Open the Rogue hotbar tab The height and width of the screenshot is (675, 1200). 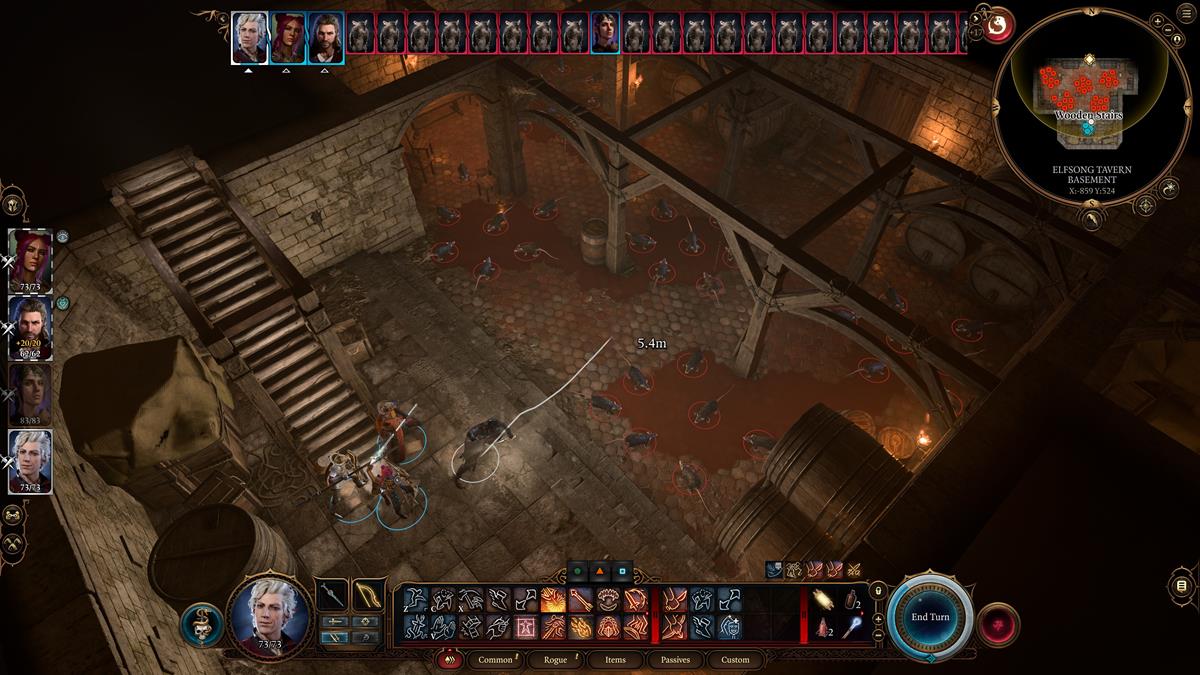pos(555,660)
